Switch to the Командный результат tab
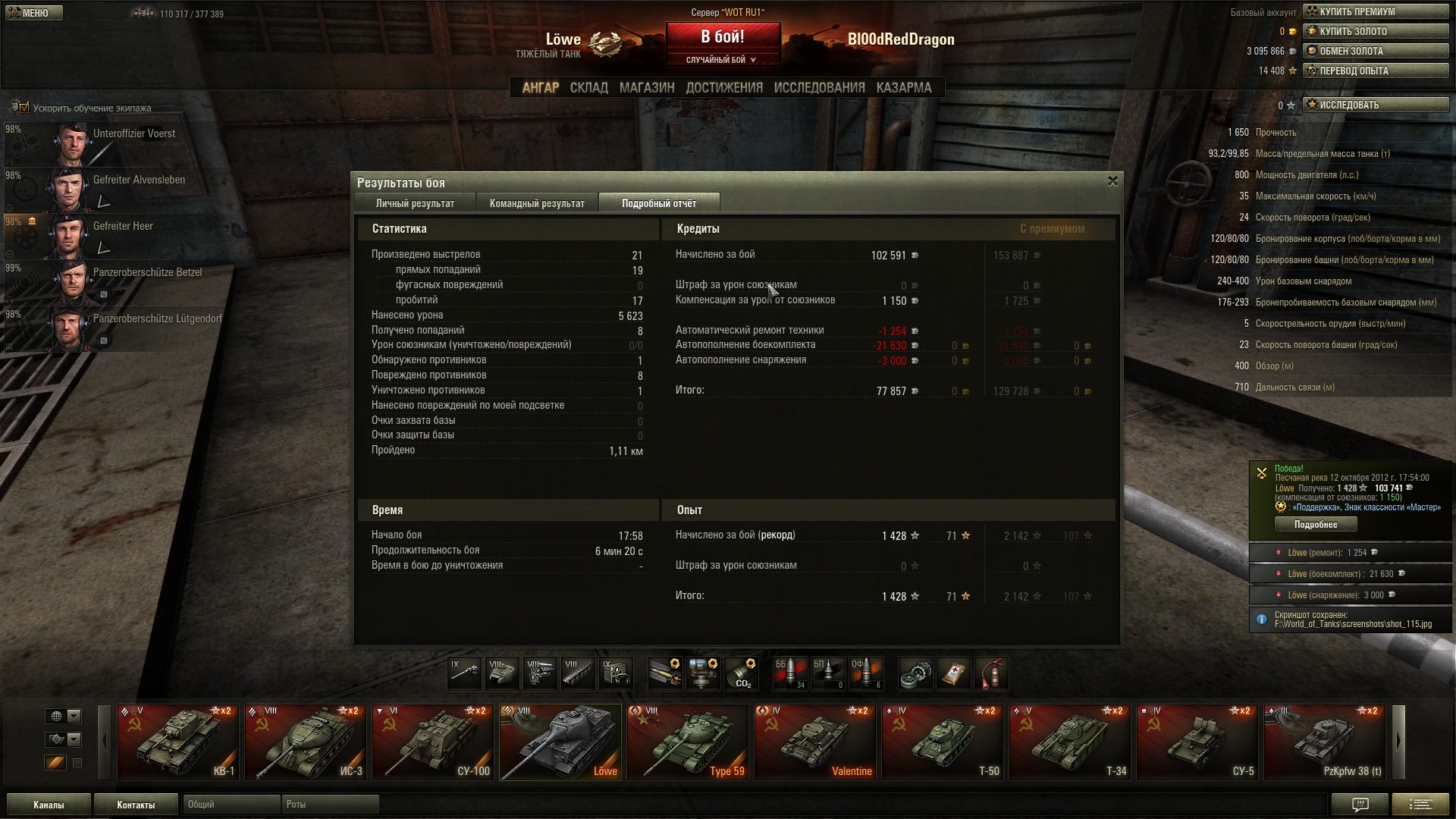The width and height of the screenshot is (1456, 819). [537, 203]
